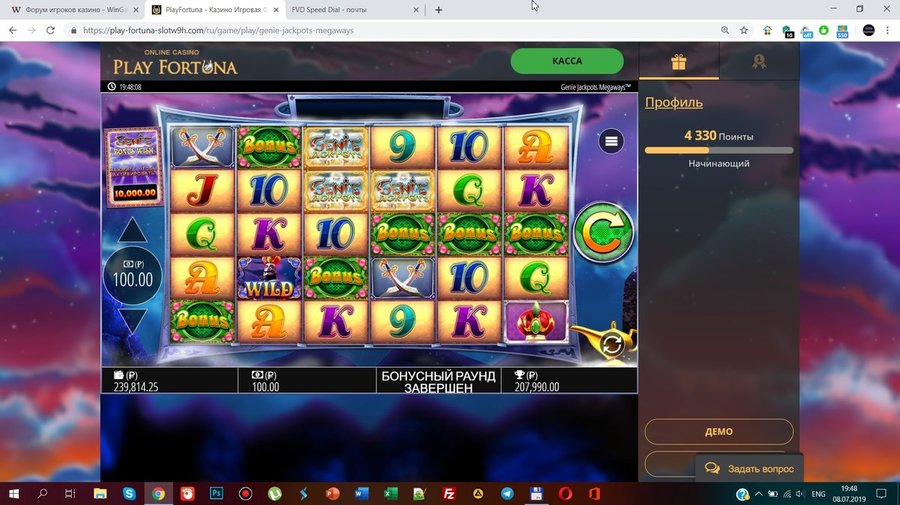Spin the reels with the green arrow button
Image resolution: width=900 pixels, height=505 pixels.
coord(603,233)
